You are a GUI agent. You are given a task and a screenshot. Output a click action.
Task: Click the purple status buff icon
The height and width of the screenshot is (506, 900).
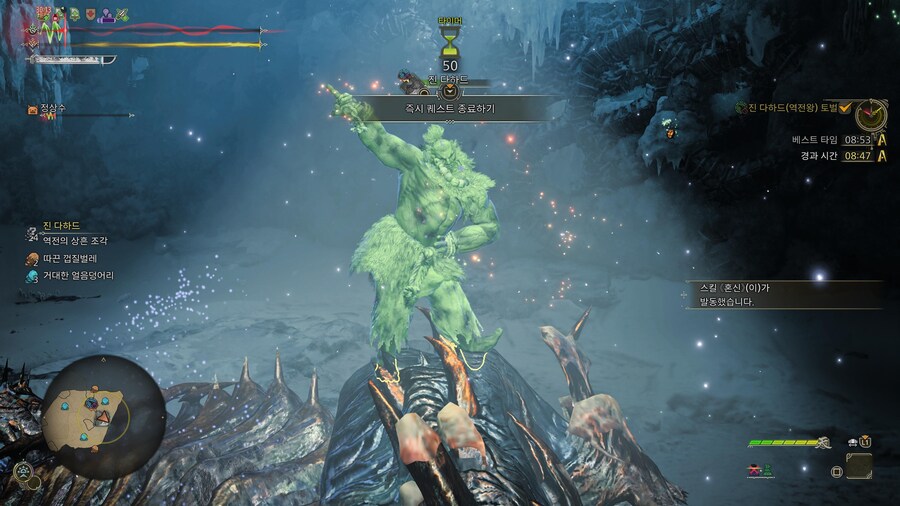point(106,15)
